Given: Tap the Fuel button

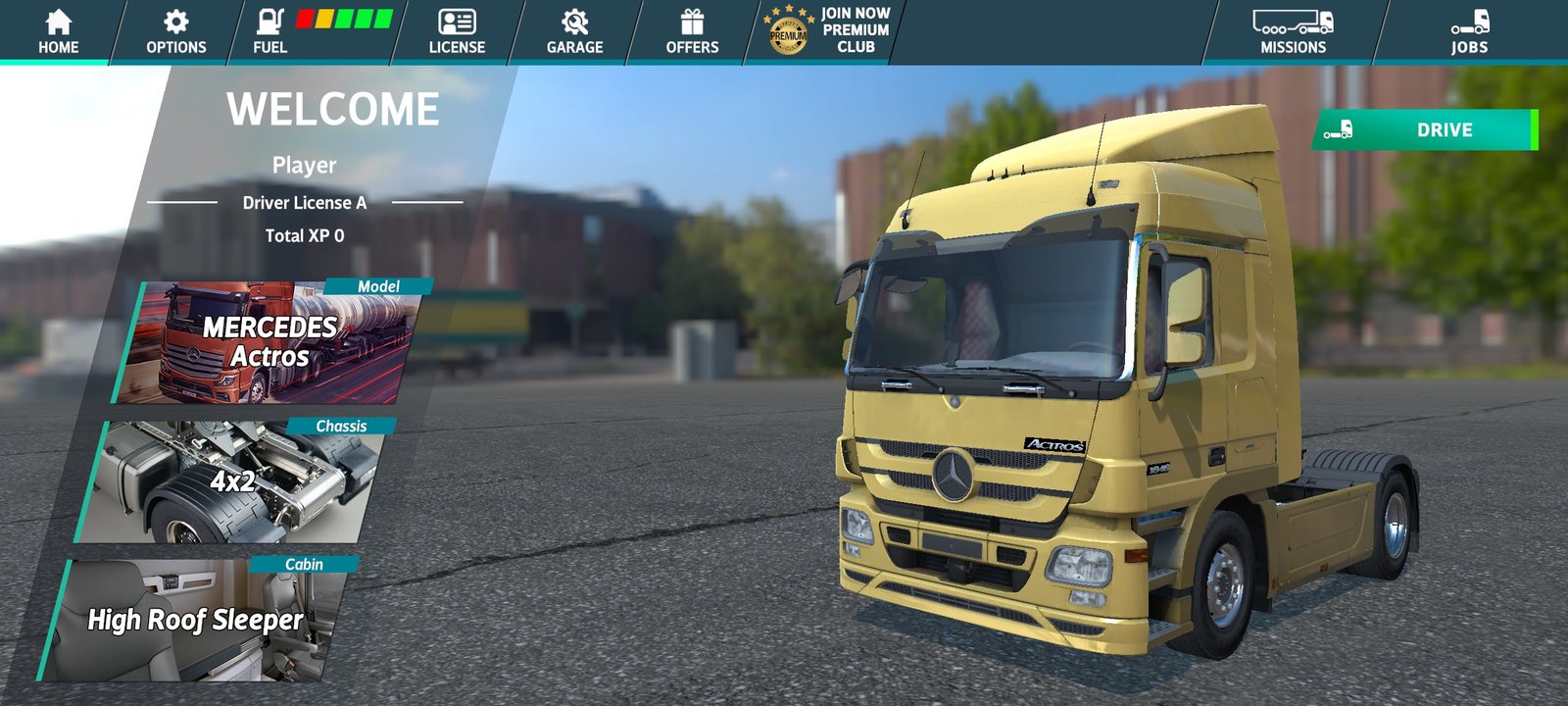Looking at the screenshot, I should click(270, 31).
